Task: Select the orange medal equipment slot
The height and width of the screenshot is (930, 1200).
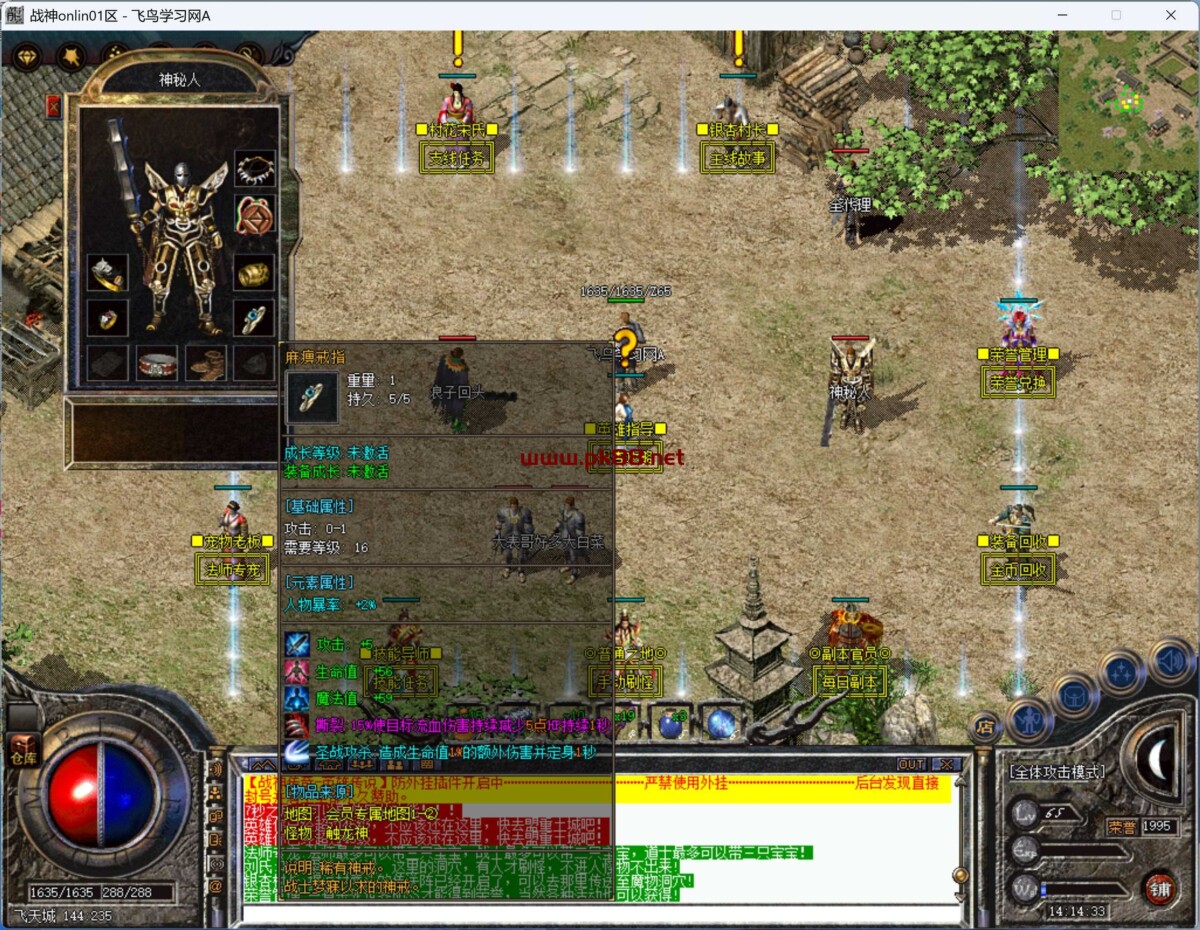Action: tap(255, 214)
